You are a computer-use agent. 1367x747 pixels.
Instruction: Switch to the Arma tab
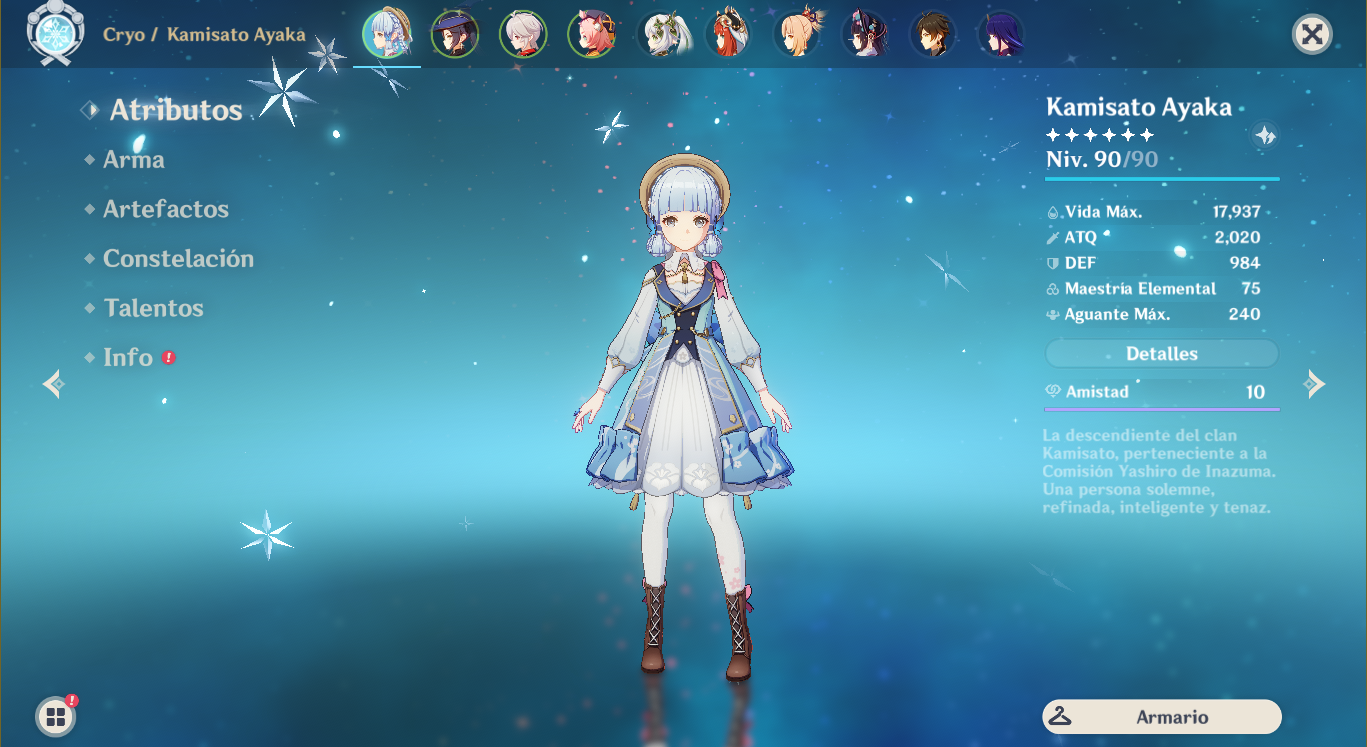pos(133,158)
